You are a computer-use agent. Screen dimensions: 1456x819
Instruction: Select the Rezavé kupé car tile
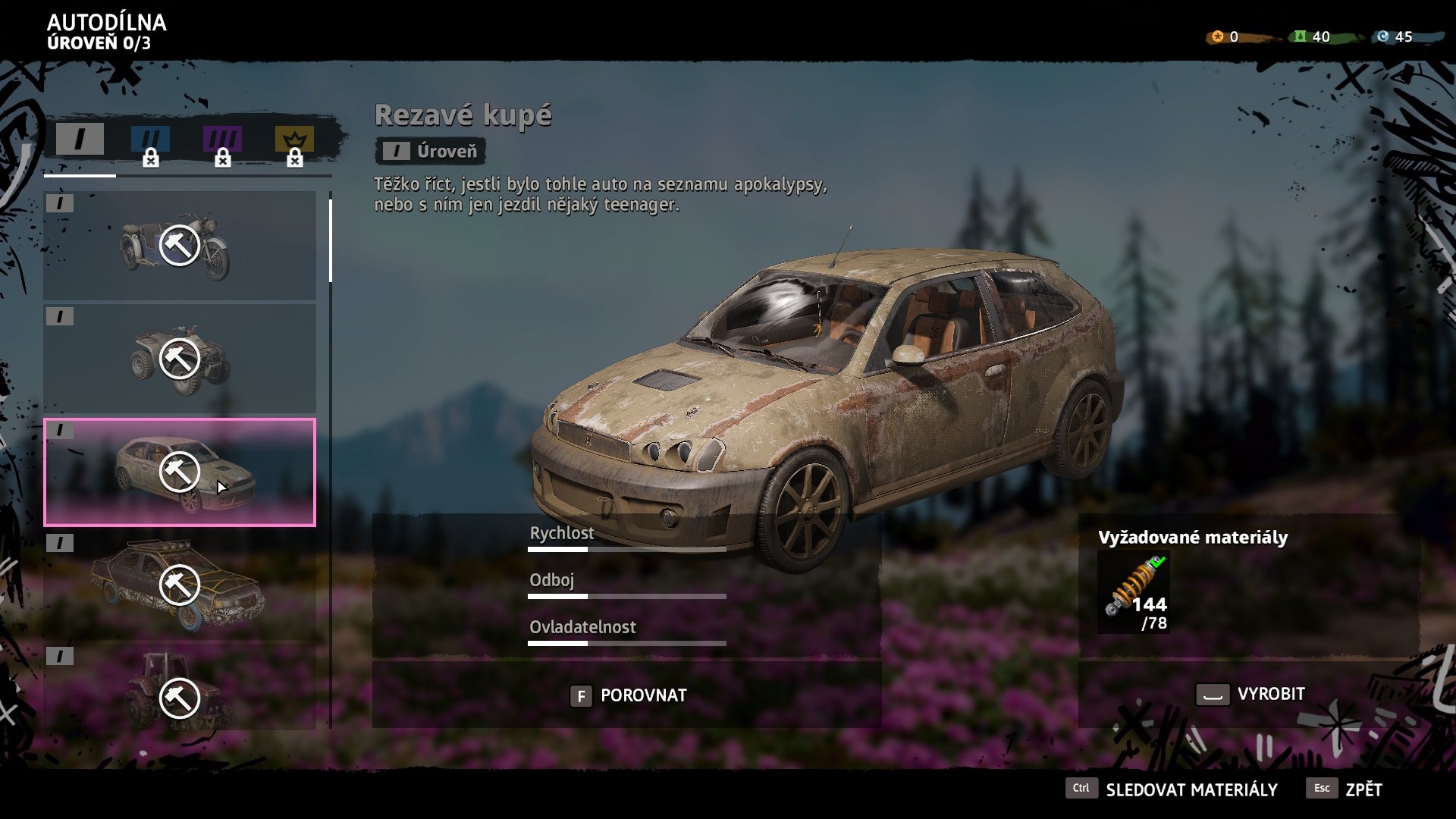(x=180, y=472)
